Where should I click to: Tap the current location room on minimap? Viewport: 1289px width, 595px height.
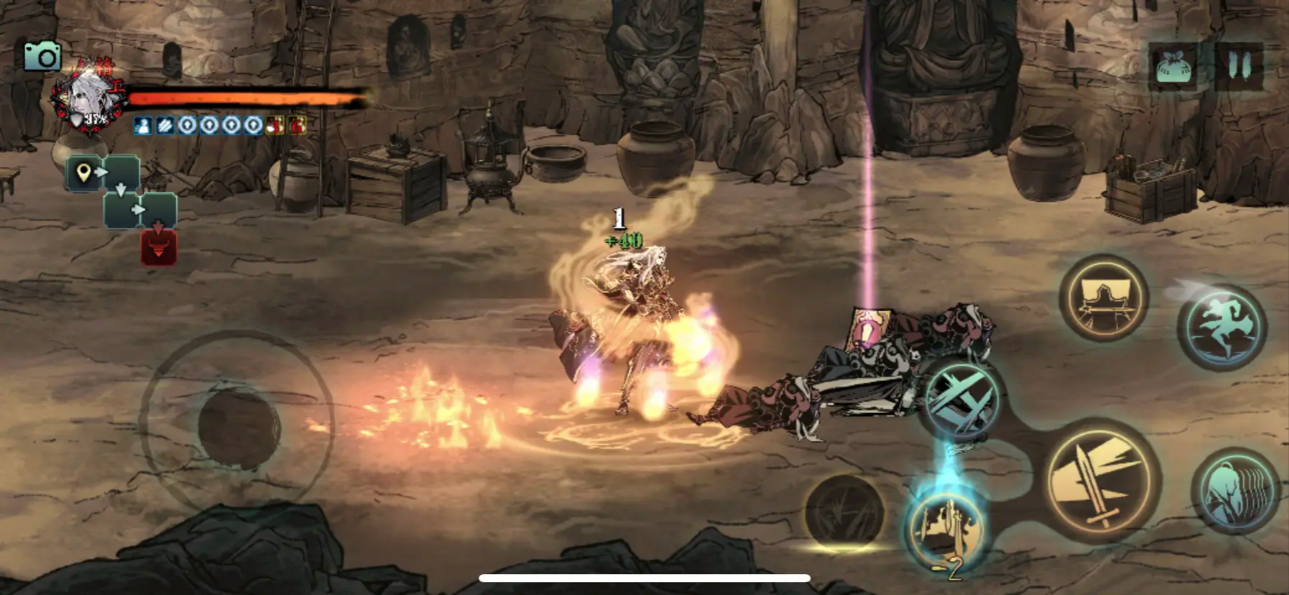coord(84,173)
